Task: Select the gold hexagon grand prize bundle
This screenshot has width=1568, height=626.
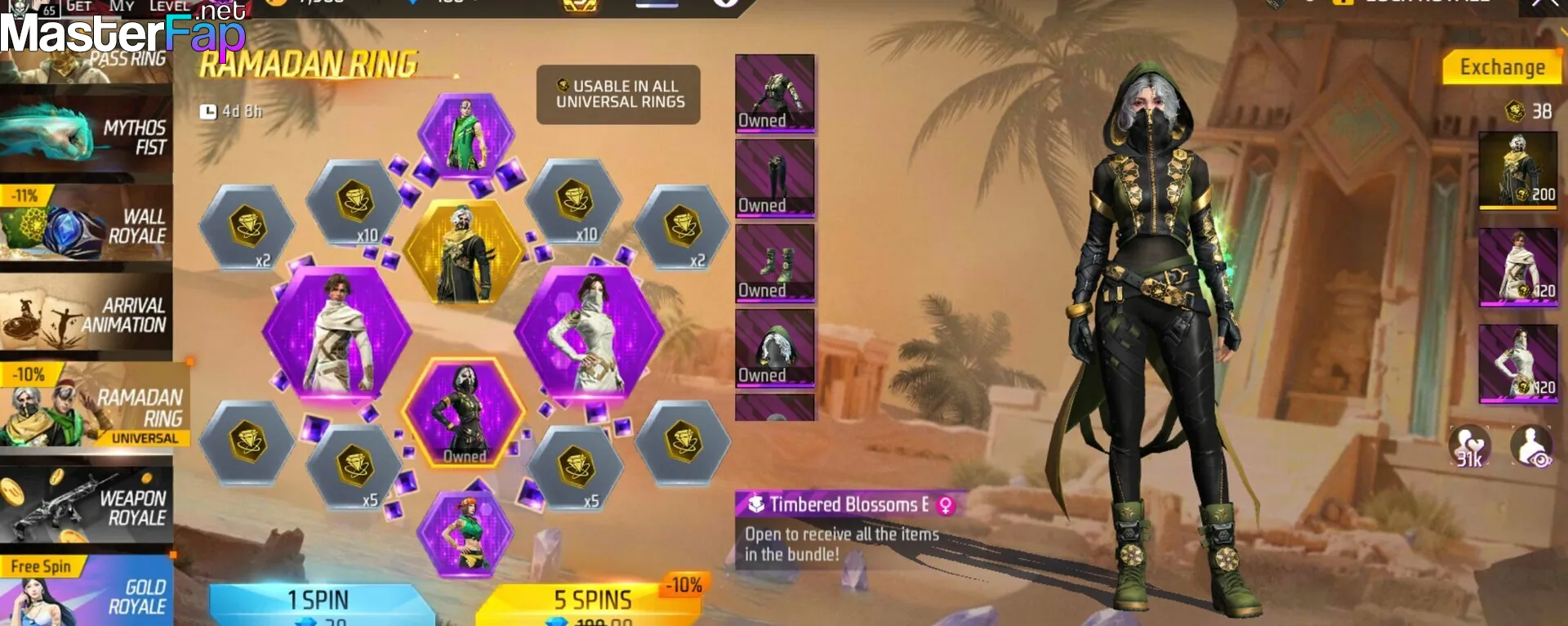Action: point(465,252)
